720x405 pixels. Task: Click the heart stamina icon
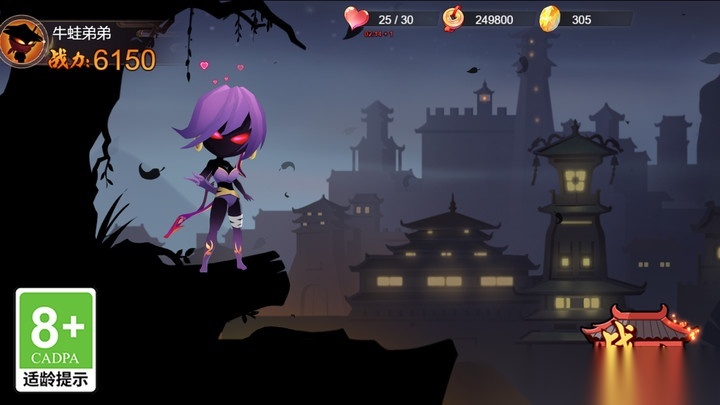click(x=356, y=18)
